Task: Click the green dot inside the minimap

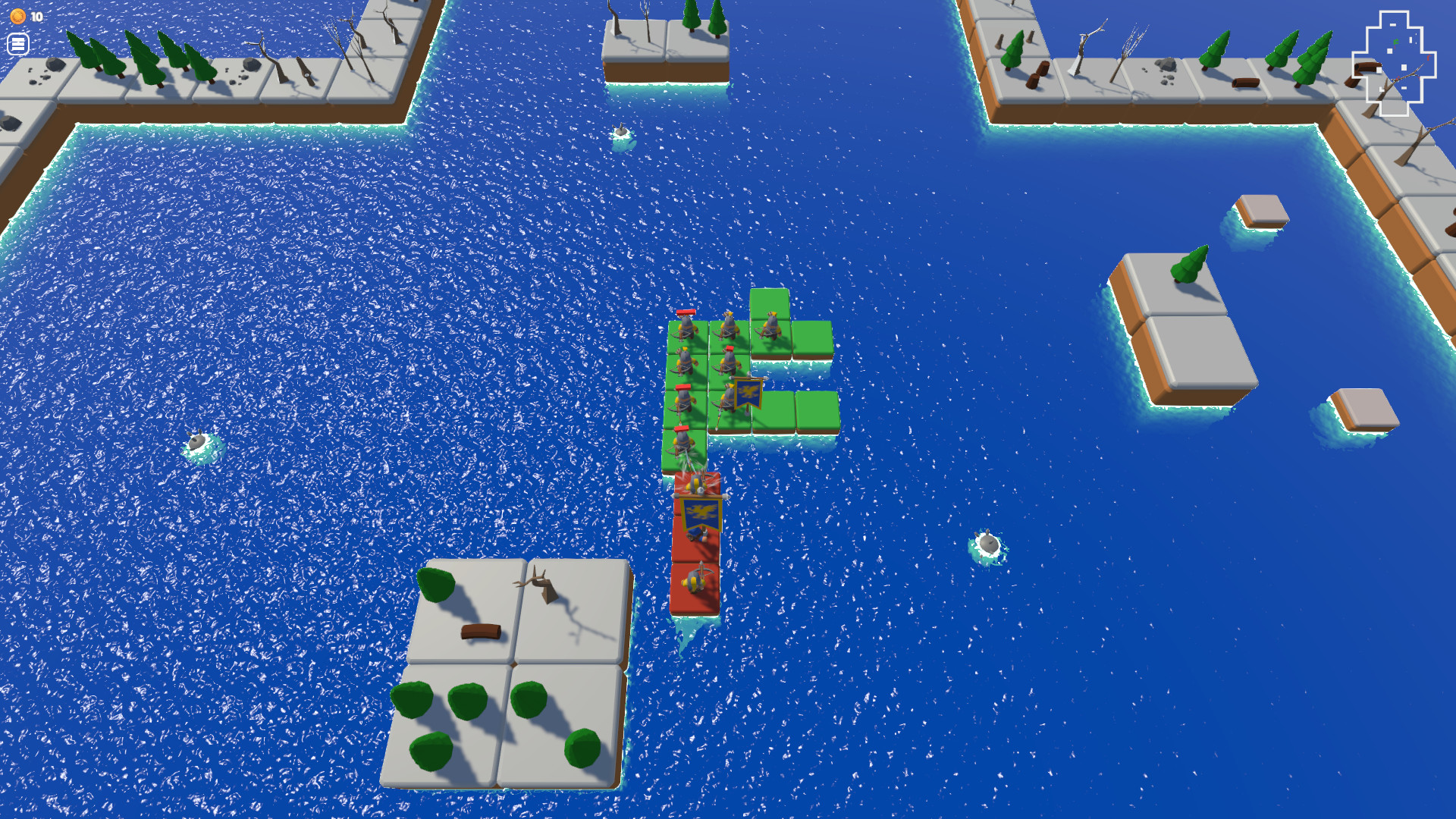Action: (1396, 42)
